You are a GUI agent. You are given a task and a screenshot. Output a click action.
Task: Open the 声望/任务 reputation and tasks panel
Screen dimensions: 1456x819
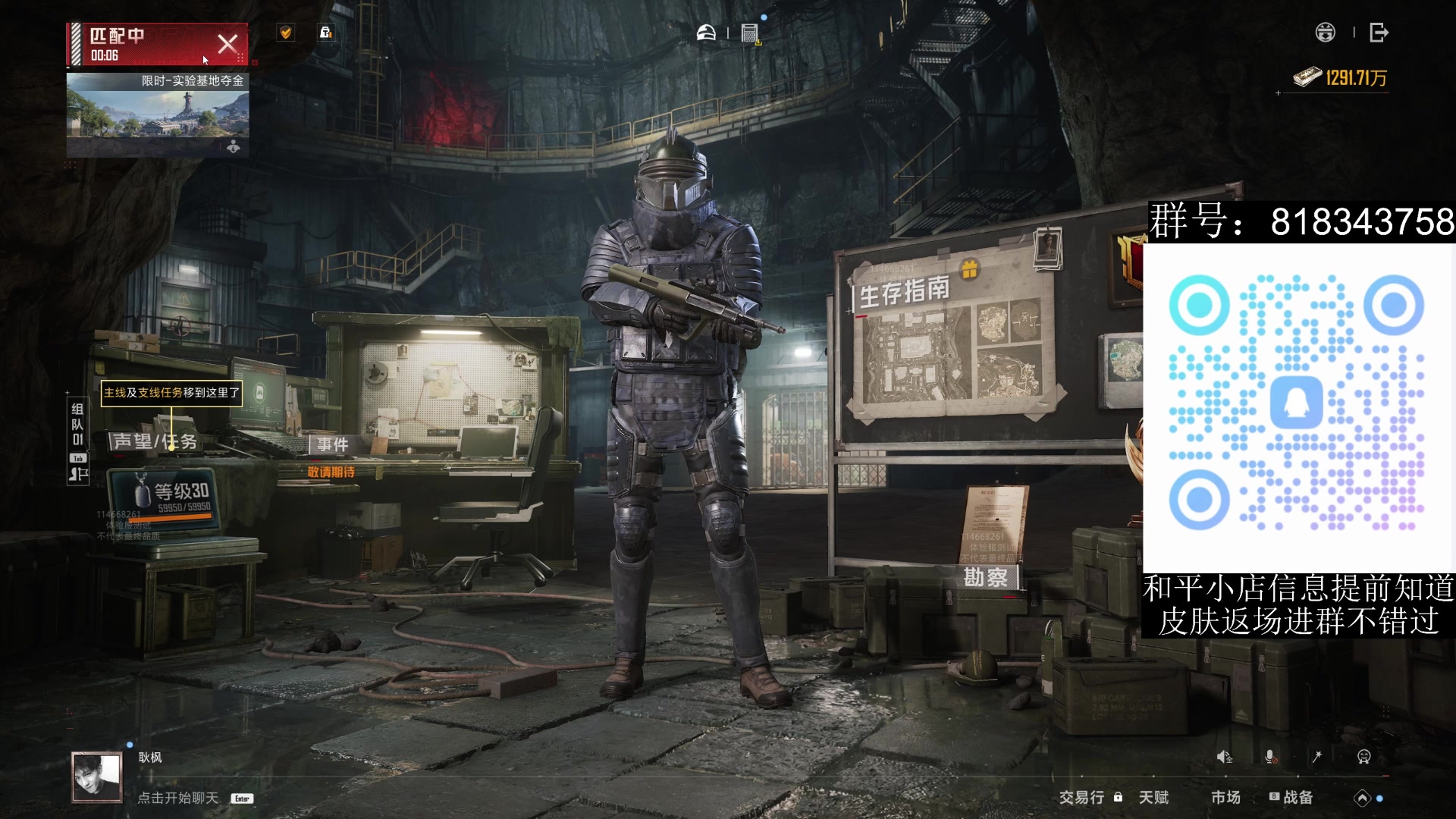coord(154,441)
